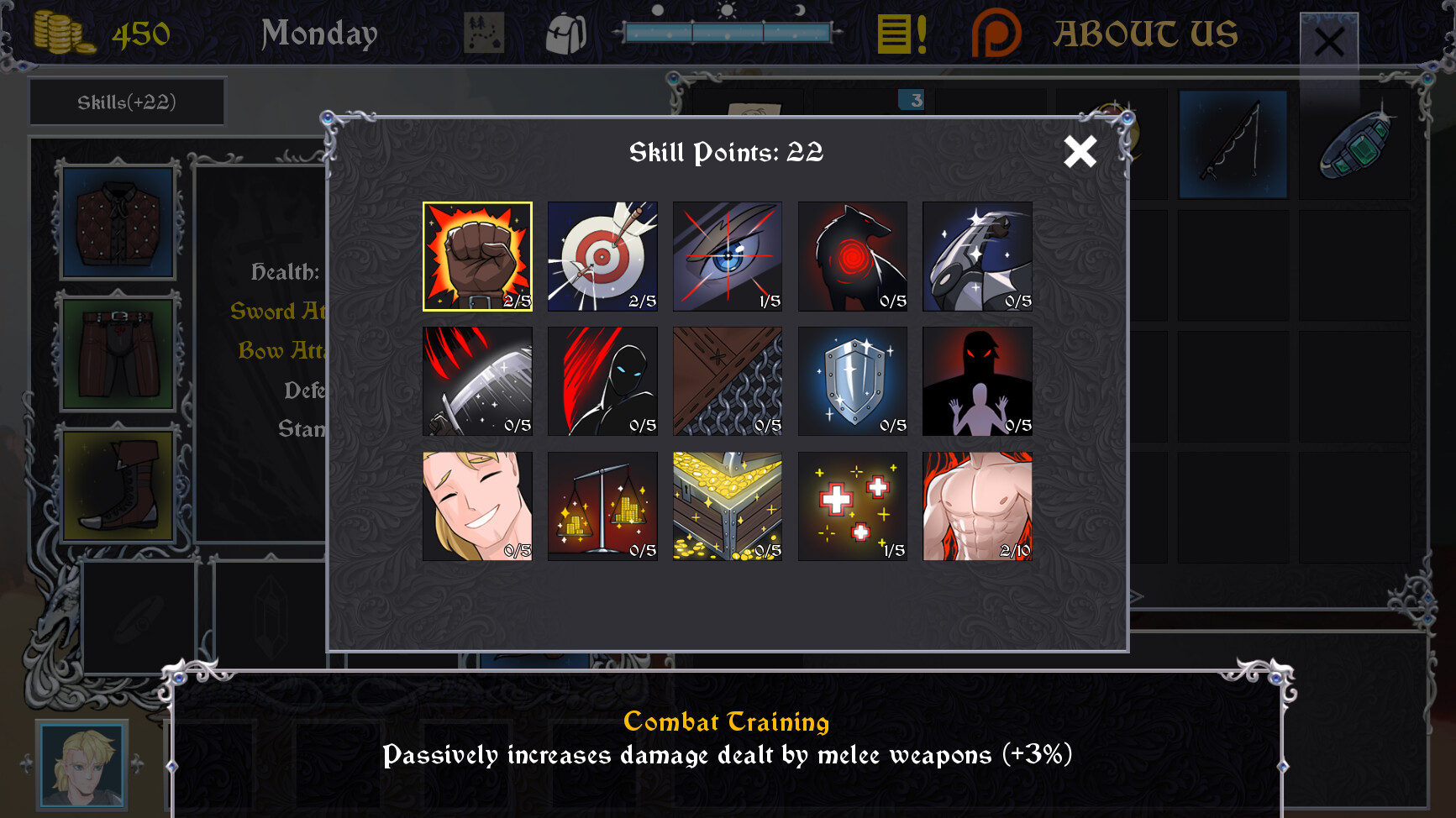Open the backpack inventory icon
1456x818 pixels.
point(568,34)
